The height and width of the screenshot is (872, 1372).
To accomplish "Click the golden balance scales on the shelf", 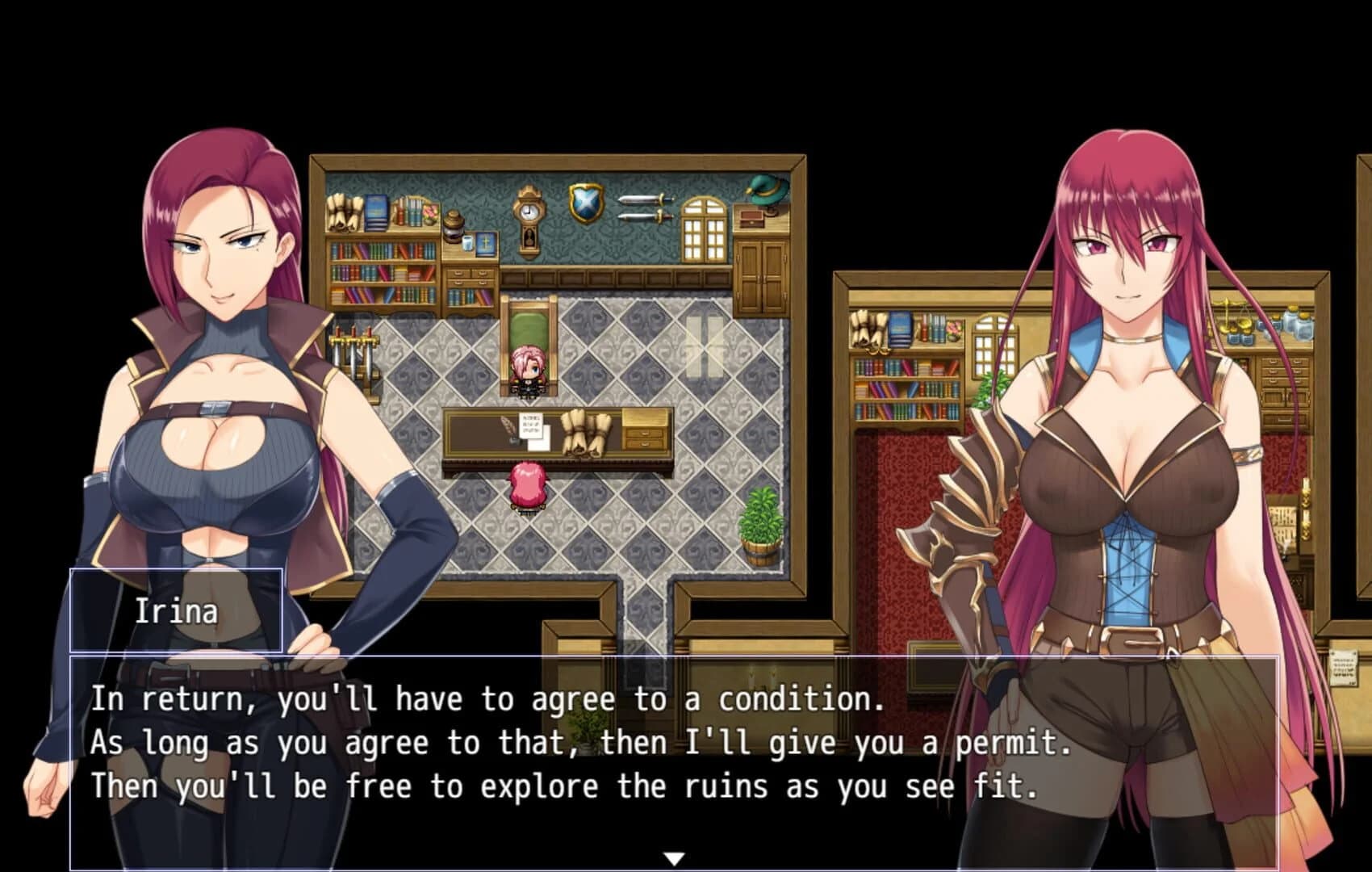I will pos(1229,313).
